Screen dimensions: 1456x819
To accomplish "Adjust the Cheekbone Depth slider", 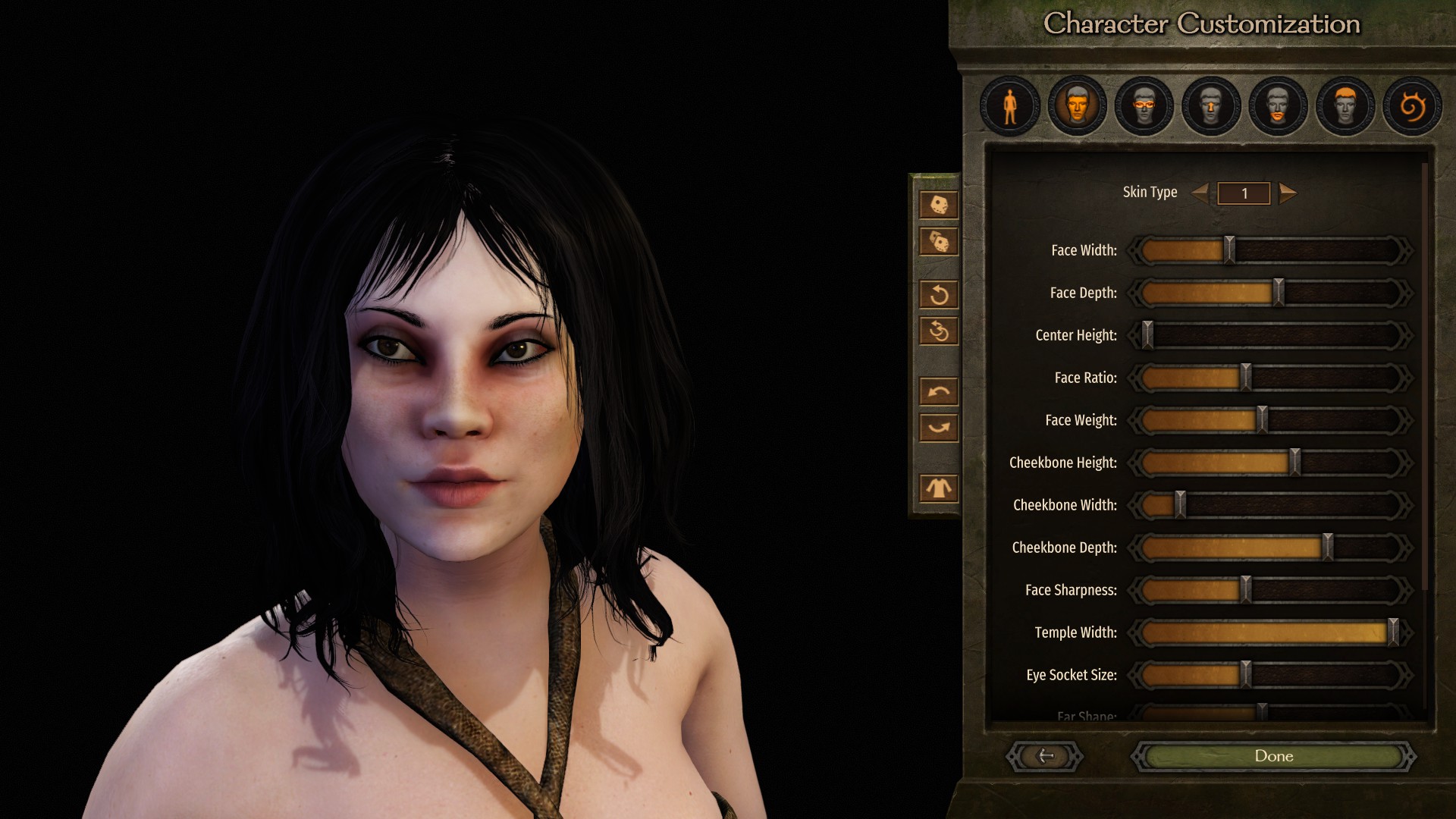I will [x=1327, y=548].
